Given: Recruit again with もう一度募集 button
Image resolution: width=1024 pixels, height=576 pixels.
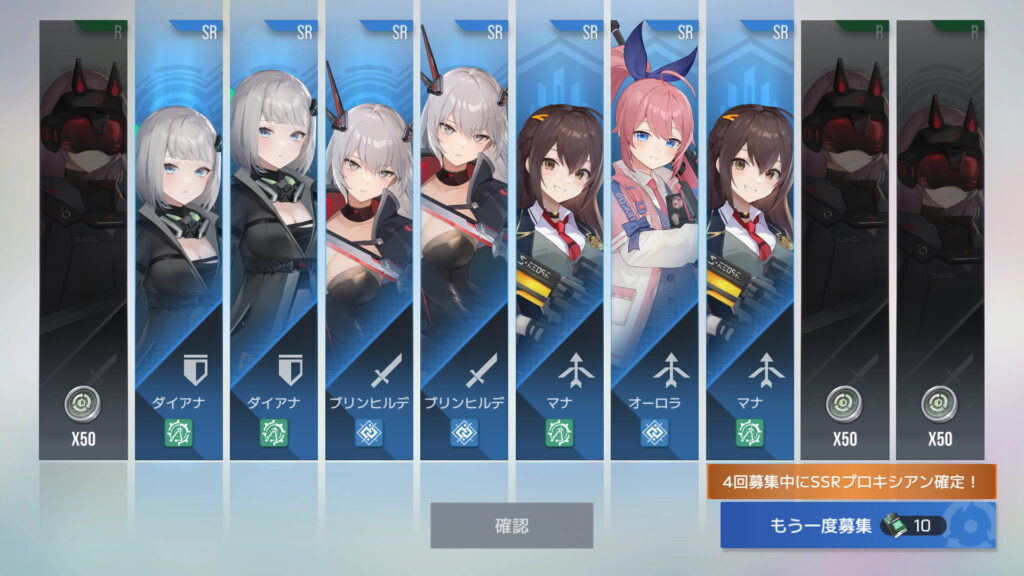Looking at the screenshot, I should 857,526.
